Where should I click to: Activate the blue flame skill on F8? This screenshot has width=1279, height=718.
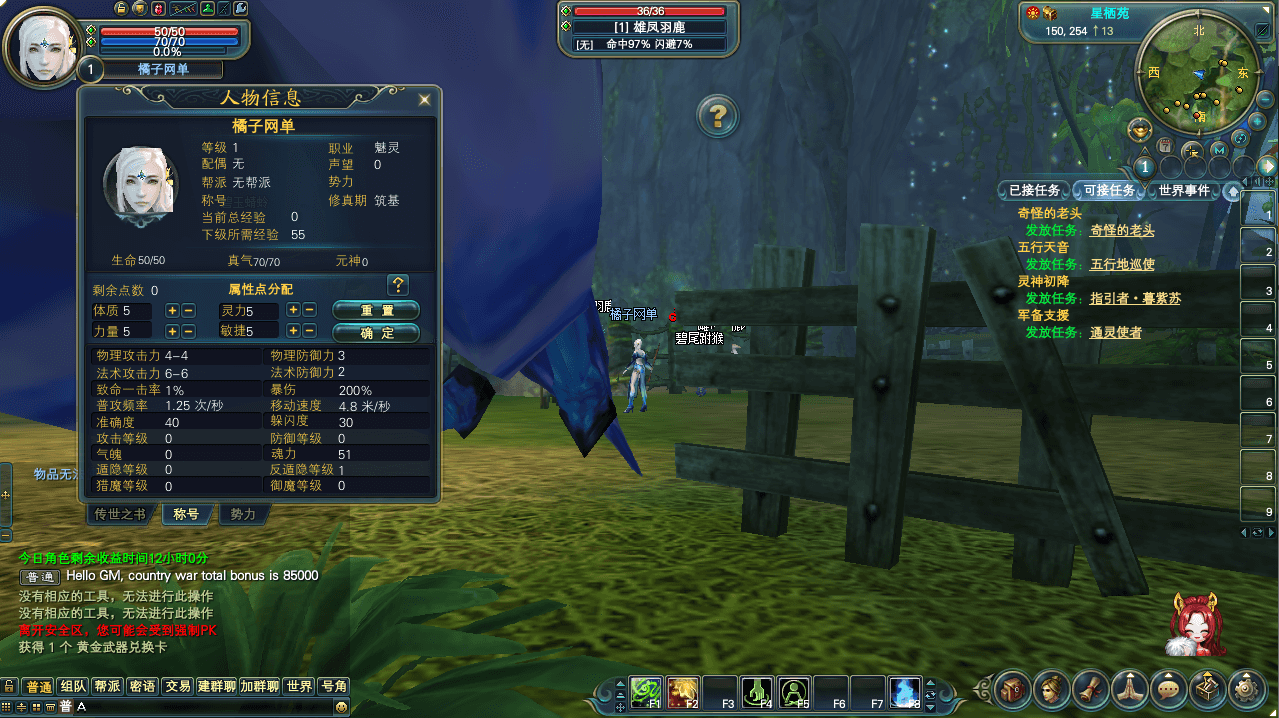tap(904, 691)
